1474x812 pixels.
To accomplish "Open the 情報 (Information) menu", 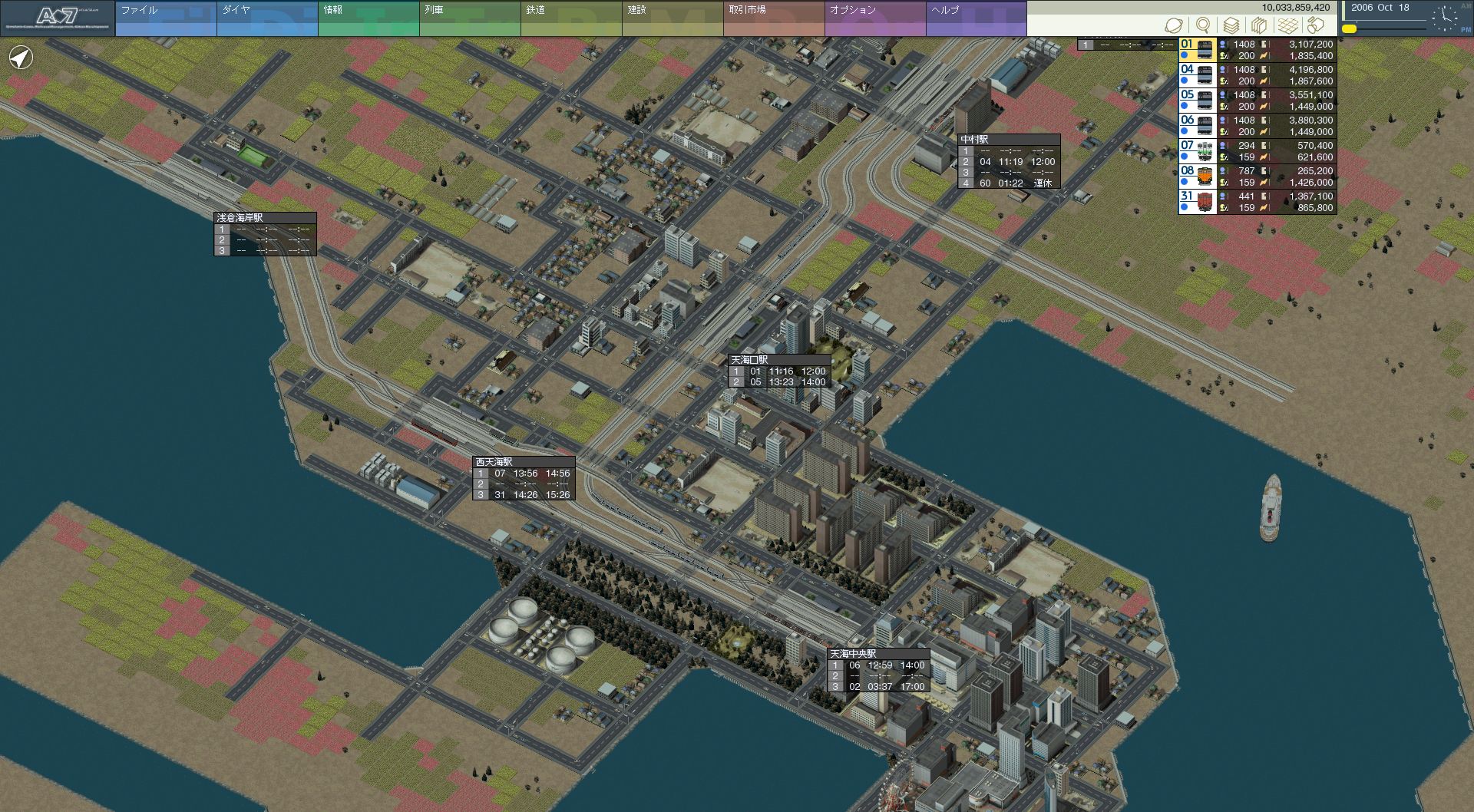I will pos(368,18).
